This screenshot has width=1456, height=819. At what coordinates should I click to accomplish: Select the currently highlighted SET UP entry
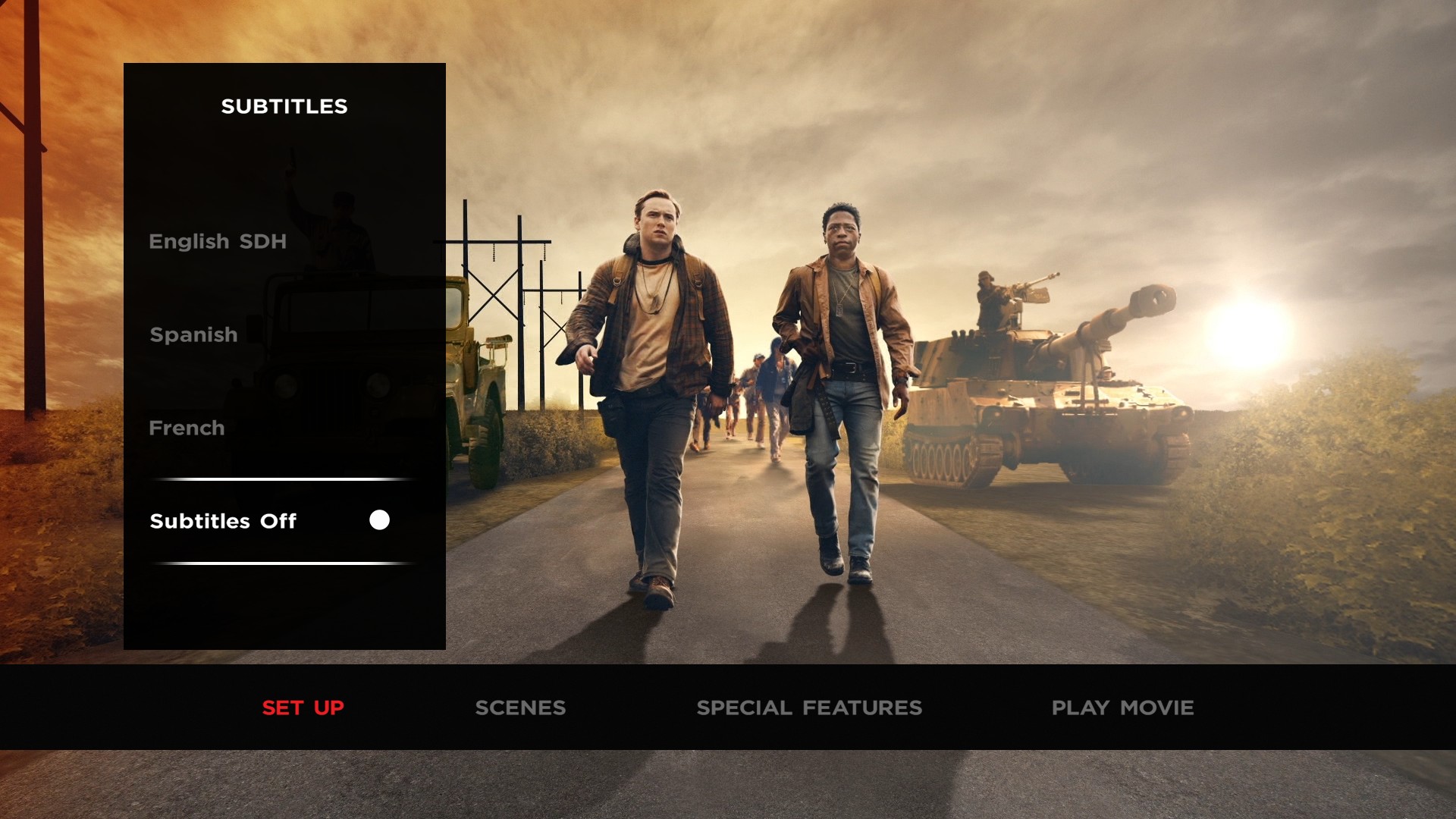point(303,708)
